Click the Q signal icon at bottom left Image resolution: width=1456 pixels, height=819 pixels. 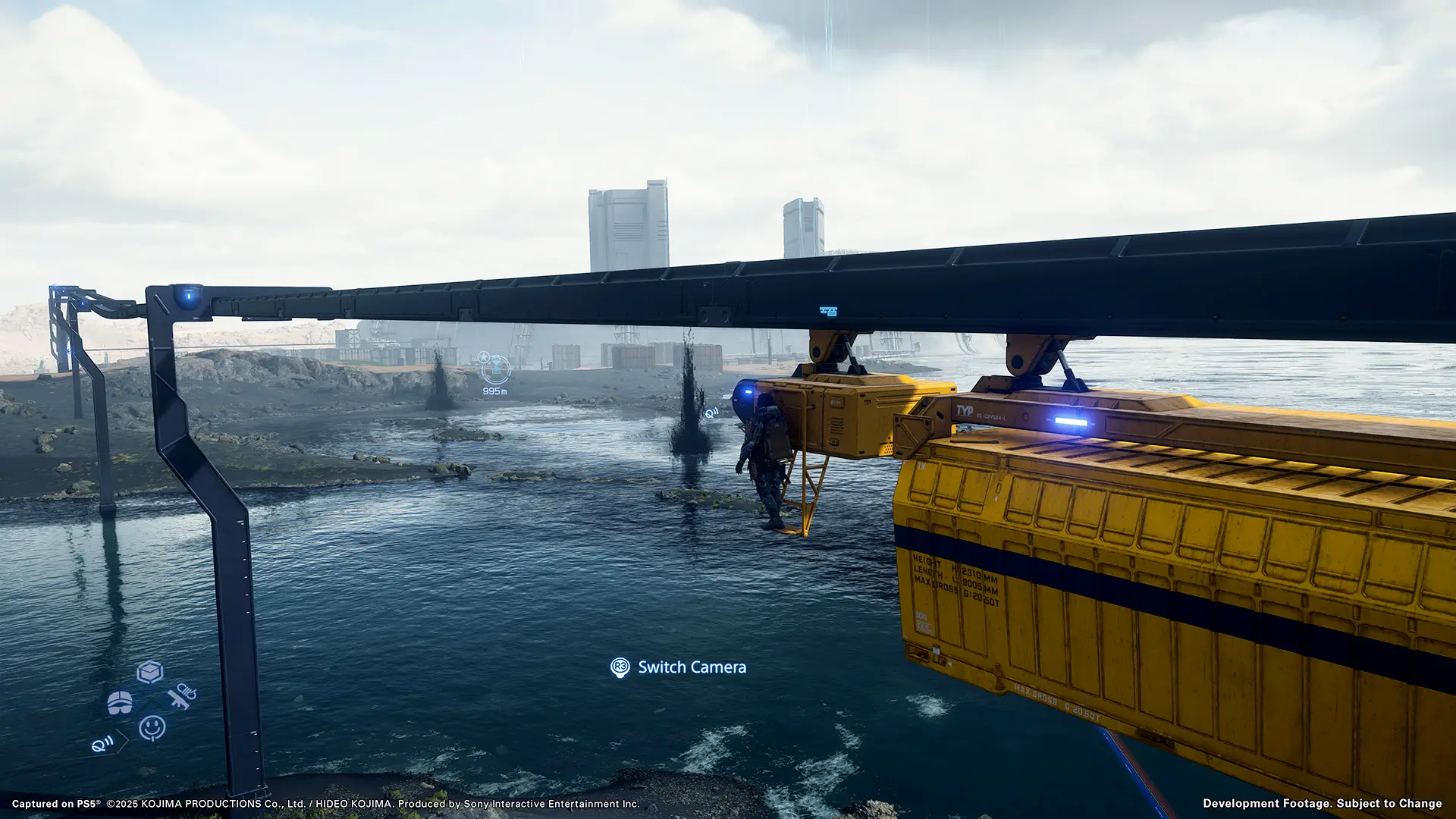coord(102,745)
